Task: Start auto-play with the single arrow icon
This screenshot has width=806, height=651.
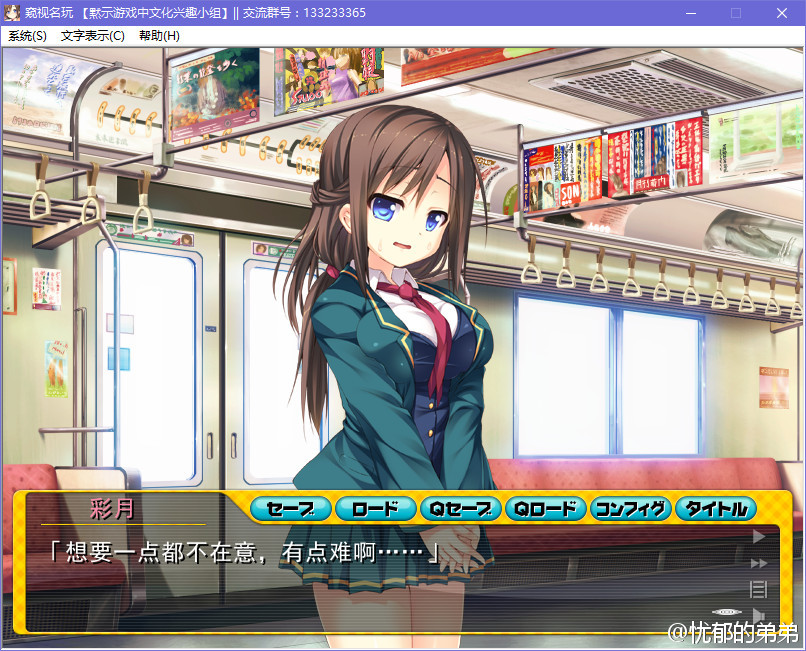Action: tap(758, 537)
